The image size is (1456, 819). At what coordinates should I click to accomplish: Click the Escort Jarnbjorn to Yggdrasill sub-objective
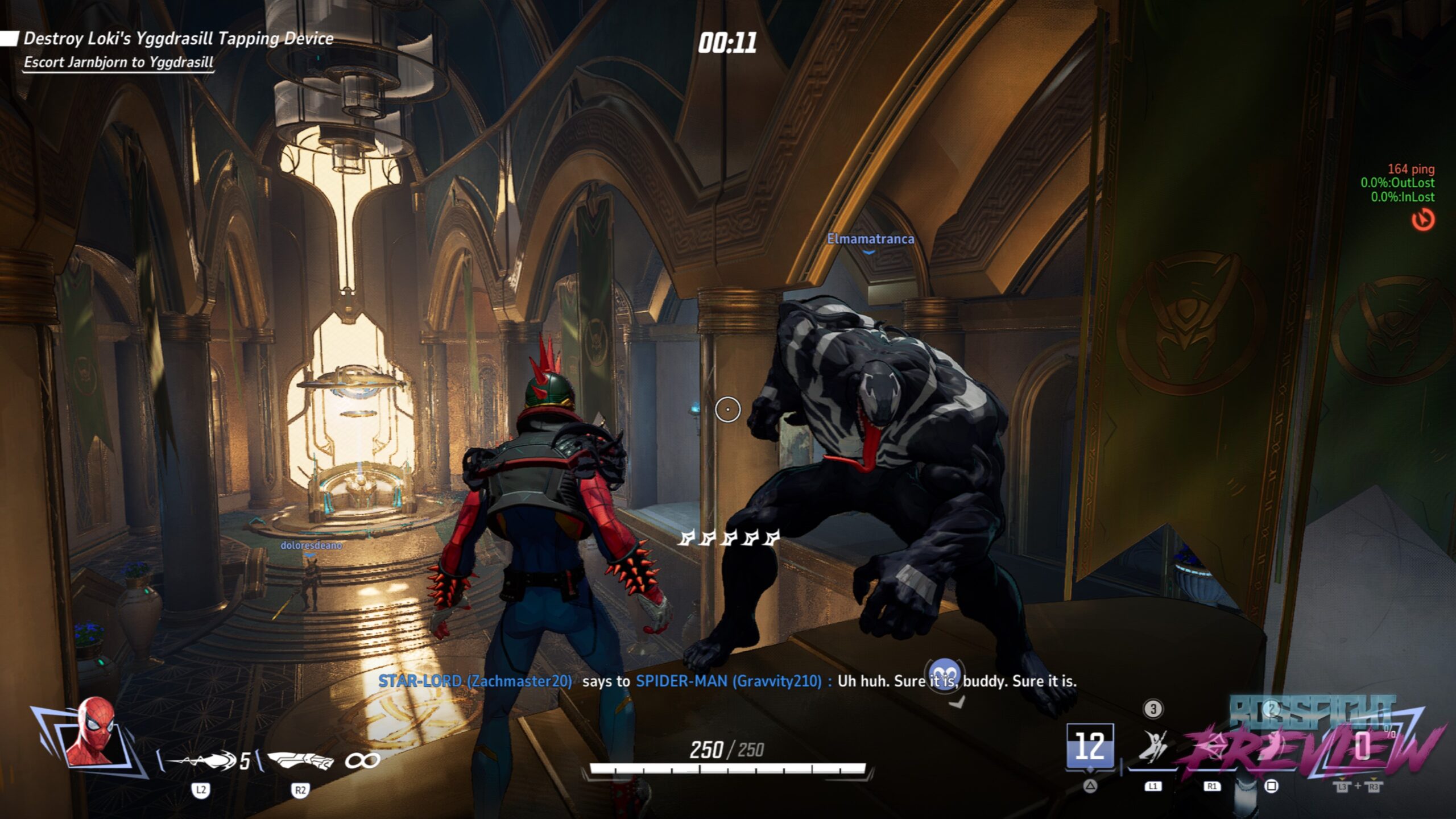coord(118,62)
